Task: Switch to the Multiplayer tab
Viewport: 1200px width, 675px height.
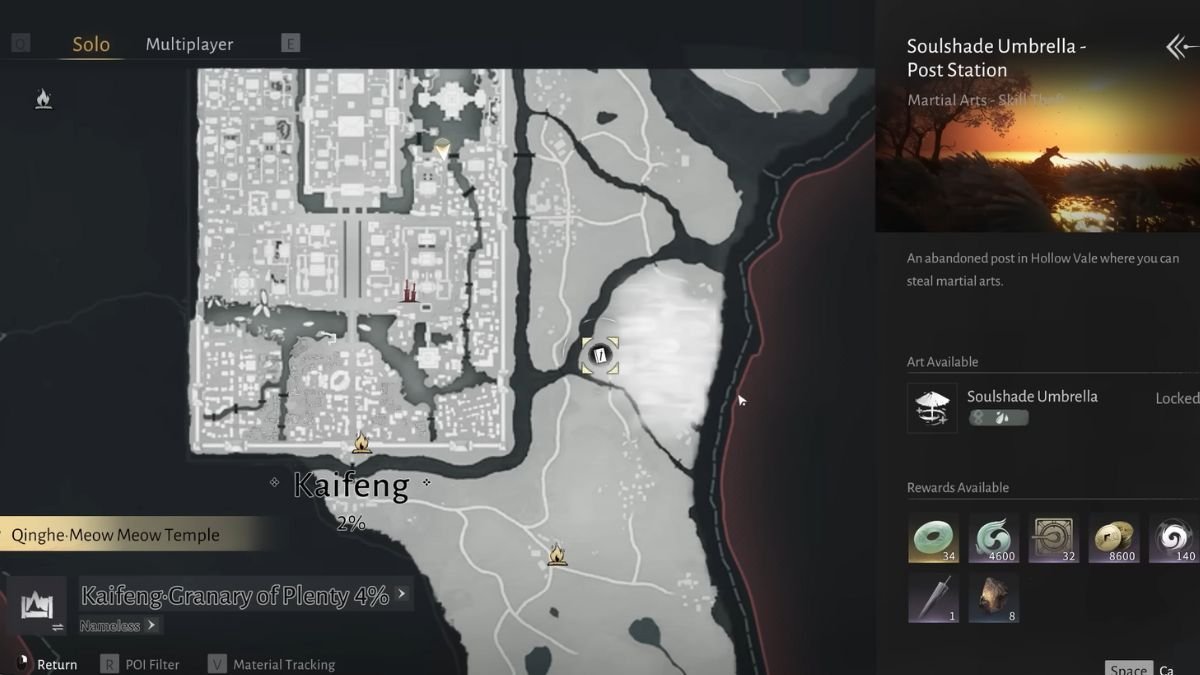Action: coord(189,44)
